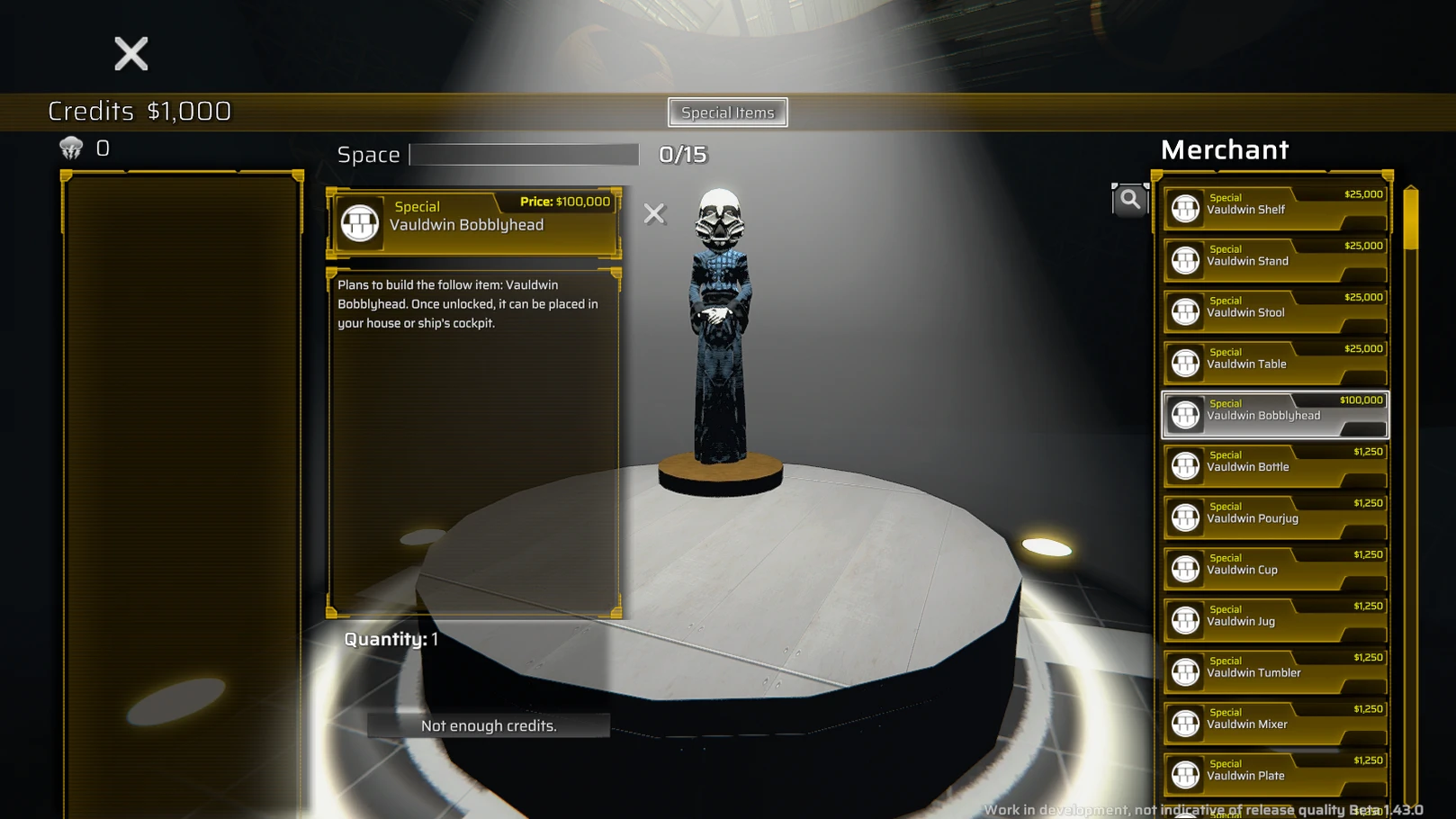Close the merchant screen with the large X
This screenshot has width=1456, height=819.
(131, 54)
